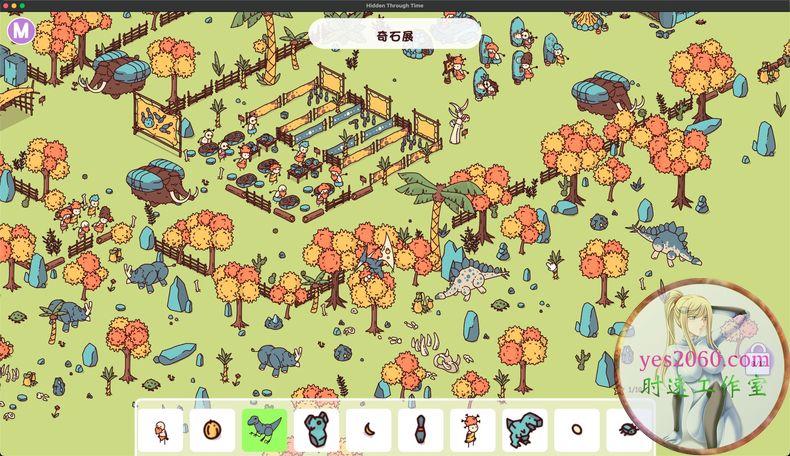
Task: Choose the orange coffee bean target
Action: (x=212, y=430)
